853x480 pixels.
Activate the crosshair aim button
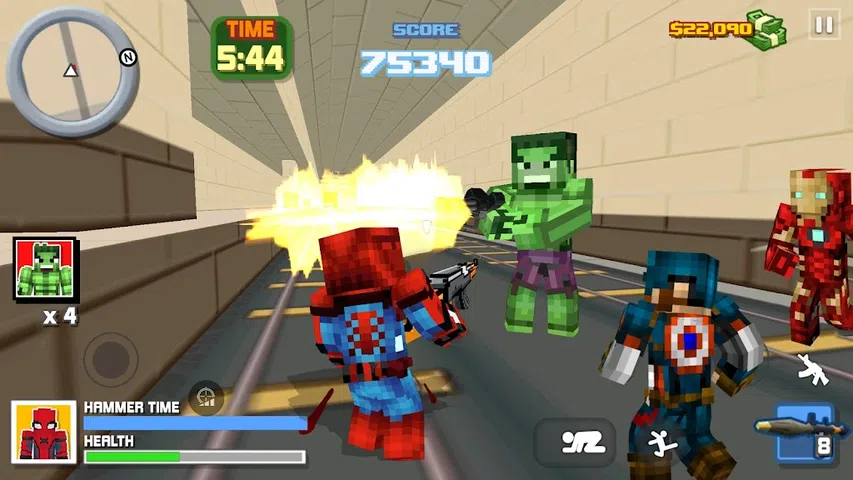[206, 397]
